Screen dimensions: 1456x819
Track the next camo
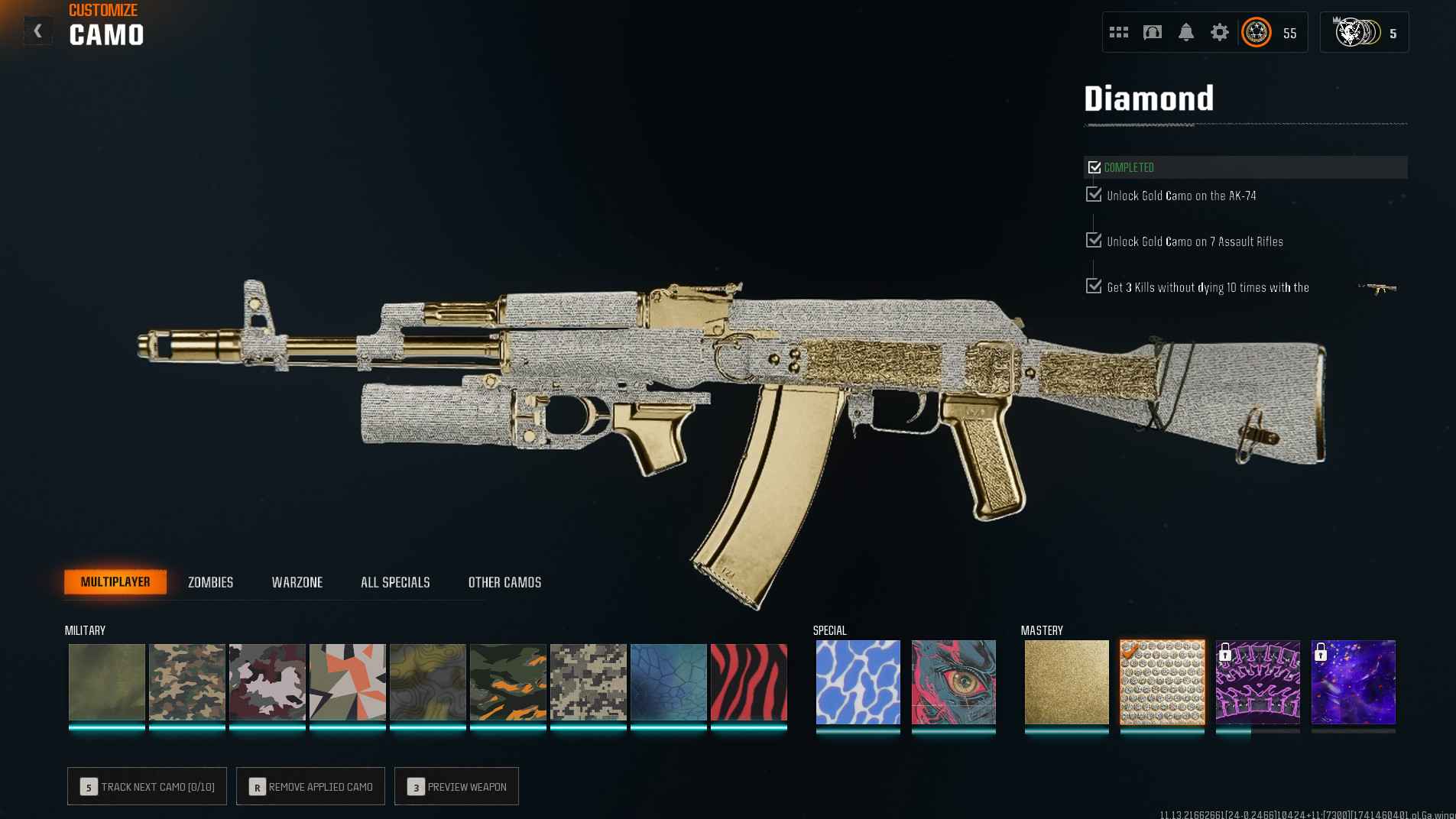click(147, 786)
